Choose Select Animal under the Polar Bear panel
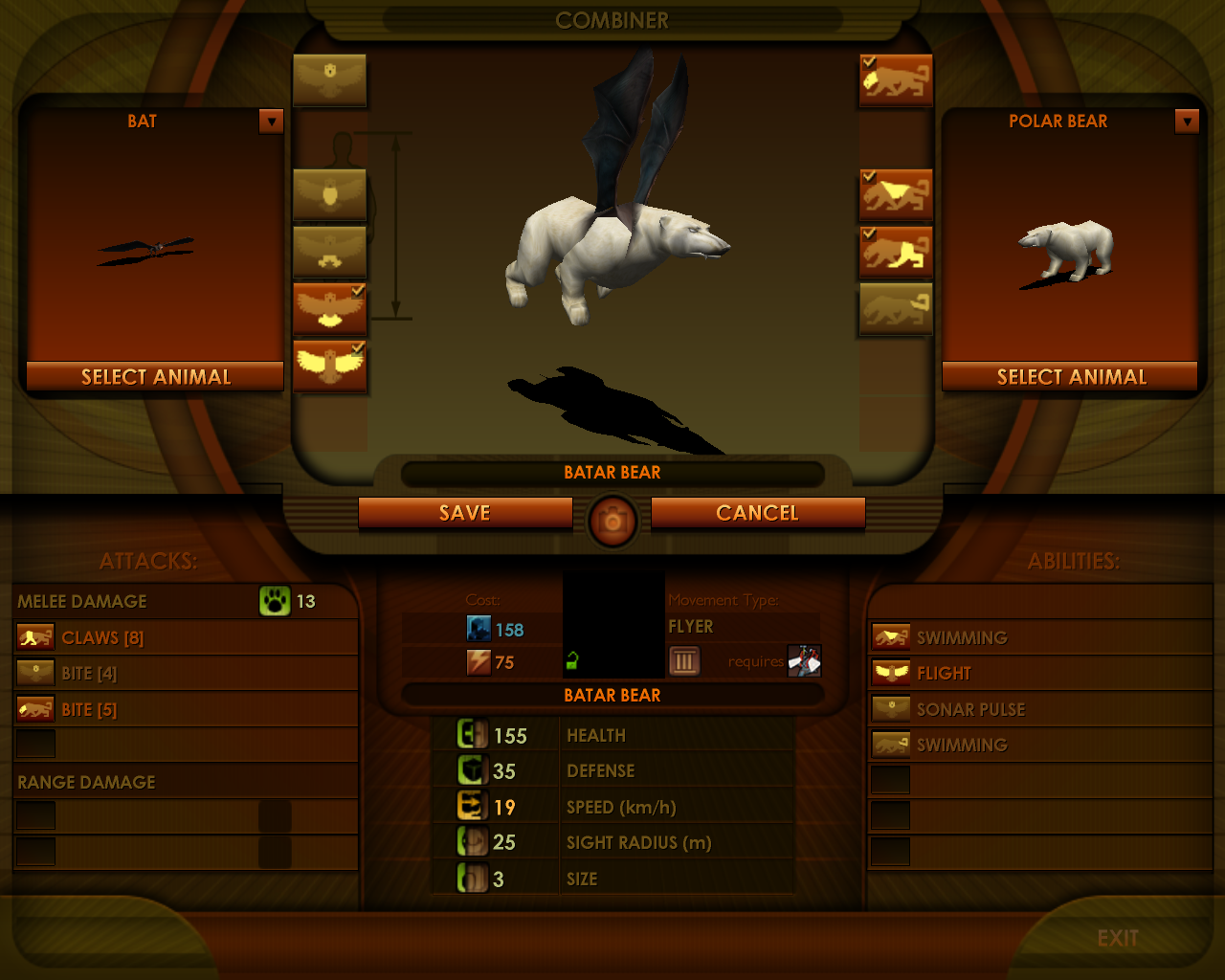This screenshot has width=1225, height=980. pos(1071,377)
